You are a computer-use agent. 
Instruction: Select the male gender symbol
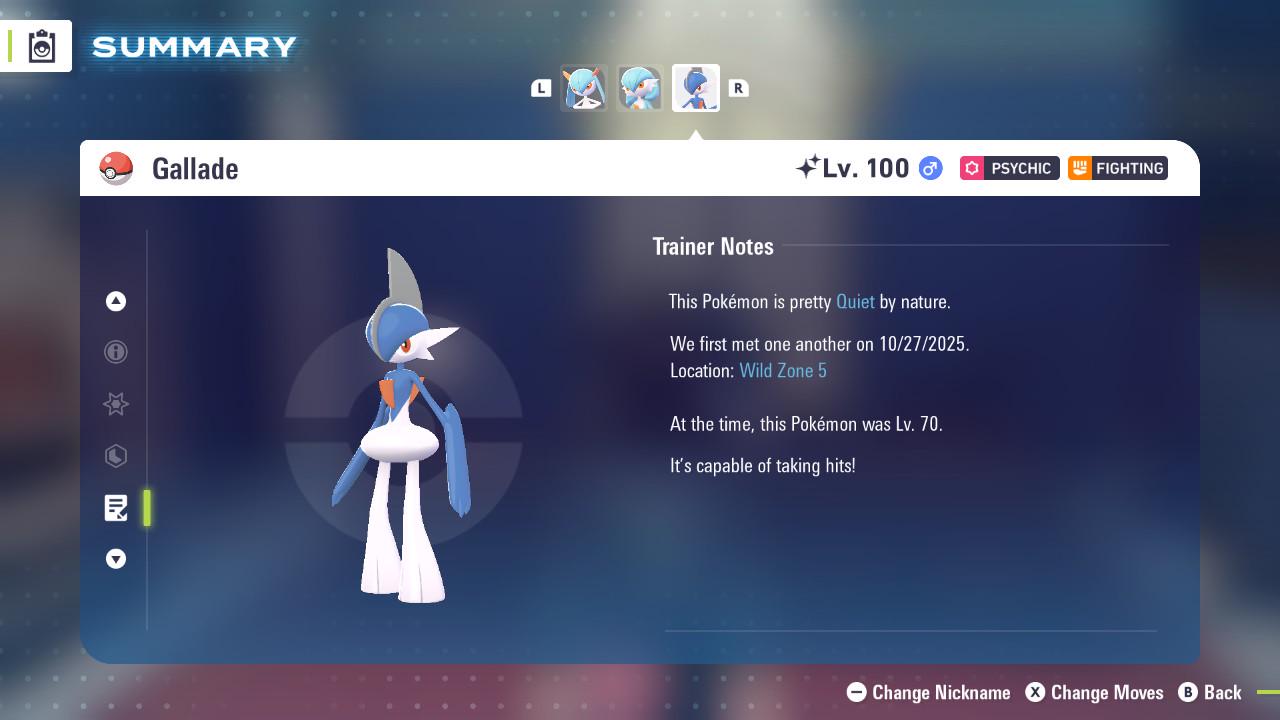click(929, 168)
